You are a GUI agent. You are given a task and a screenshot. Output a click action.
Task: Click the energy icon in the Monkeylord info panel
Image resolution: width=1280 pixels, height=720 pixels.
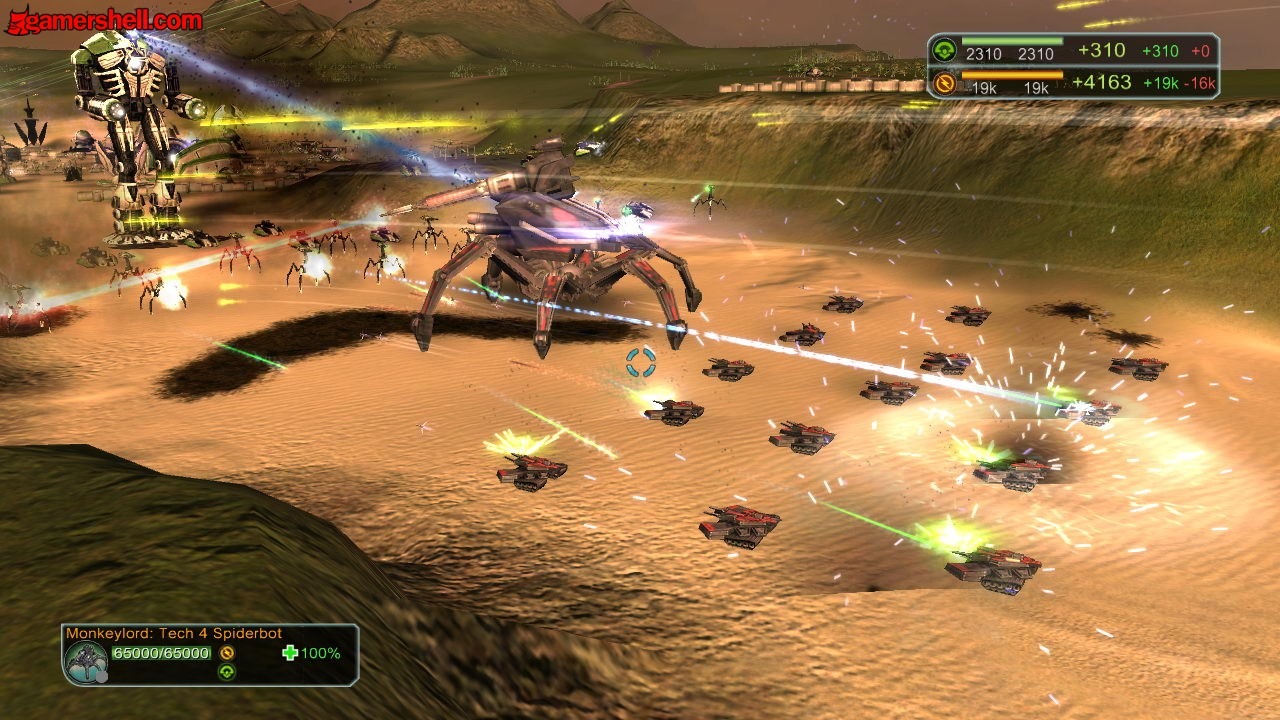click(x=227, y=653)
